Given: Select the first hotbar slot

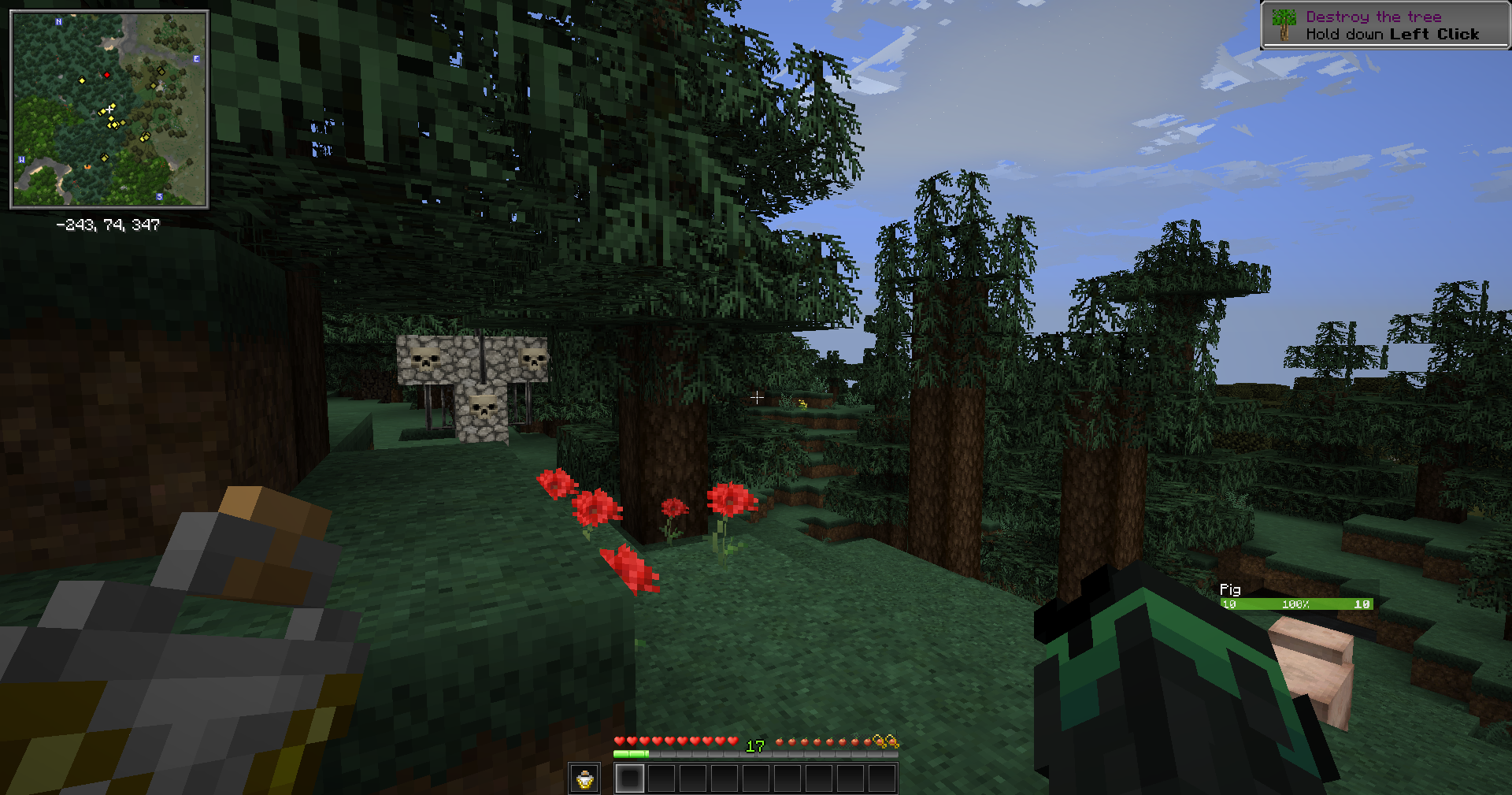Looking at the screenshot, I should tap(631, 779).
